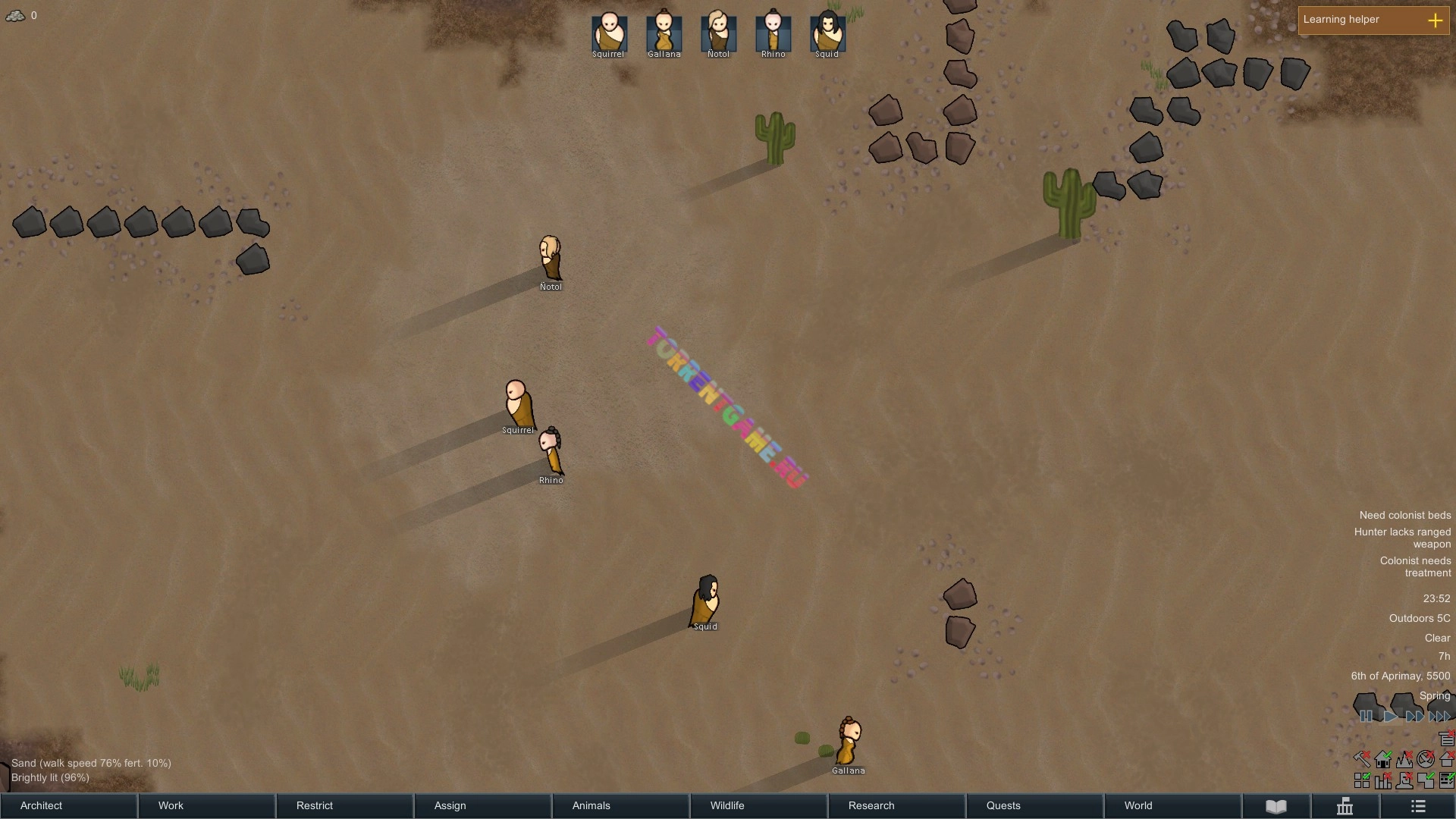Image resolution: width=1456 pixels, height=819 pixels.
Task: Click the "Need colonist beds" alert
Action: click(1404, 516)
